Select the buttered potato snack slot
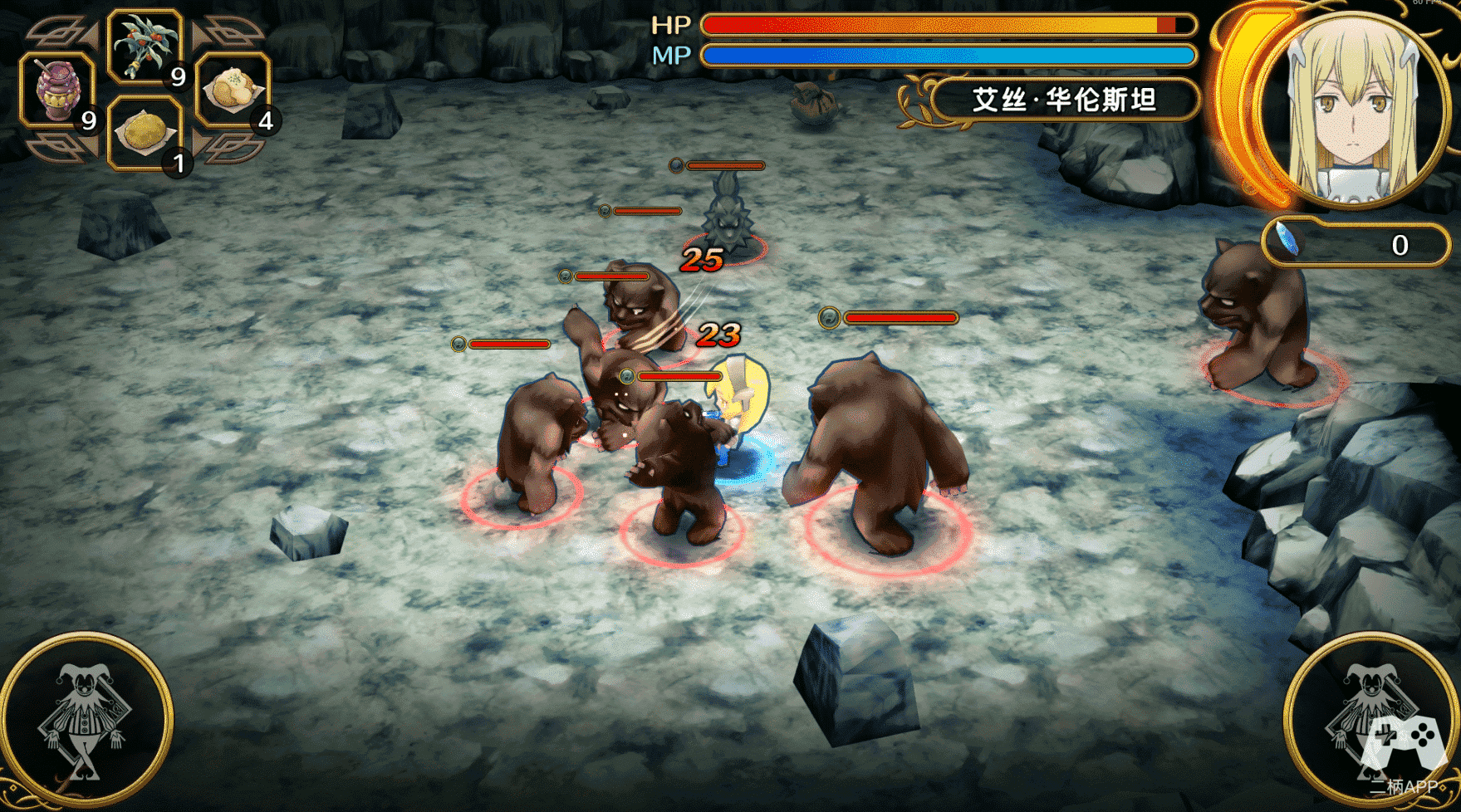This screenshot has width=1461, height=812. (233, 90)
